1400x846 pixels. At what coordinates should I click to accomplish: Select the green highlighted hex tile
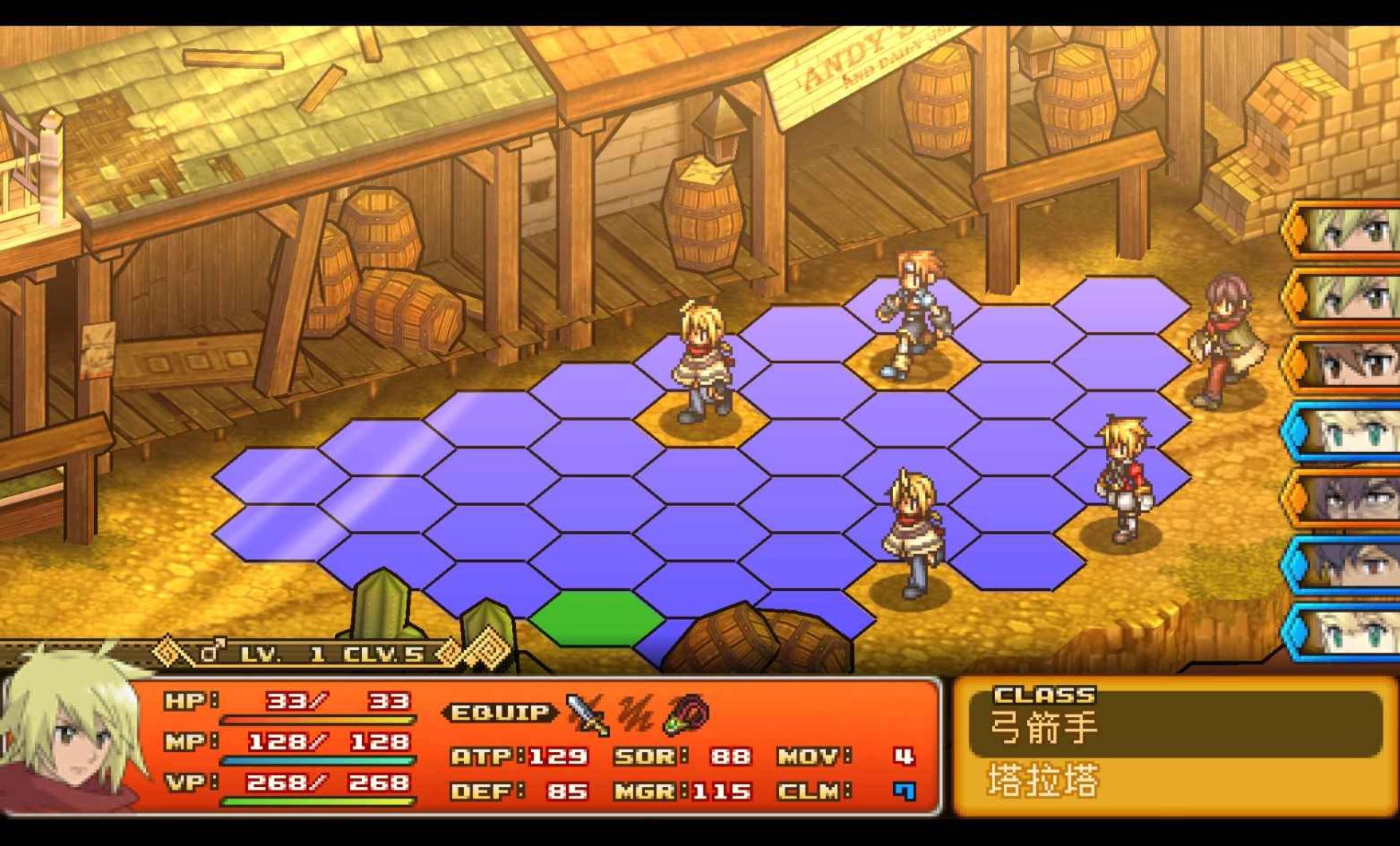[597, 618]
